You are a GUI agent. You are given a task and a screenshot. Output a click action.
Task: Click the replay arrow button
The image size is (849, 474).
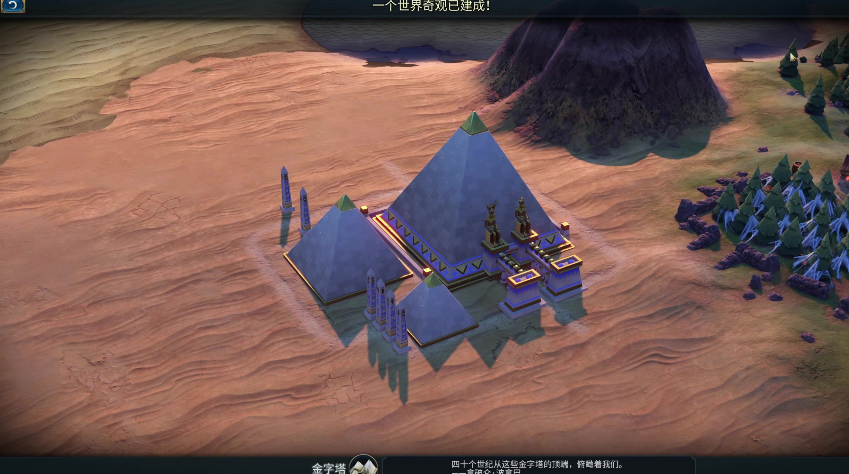pos(12,6)
